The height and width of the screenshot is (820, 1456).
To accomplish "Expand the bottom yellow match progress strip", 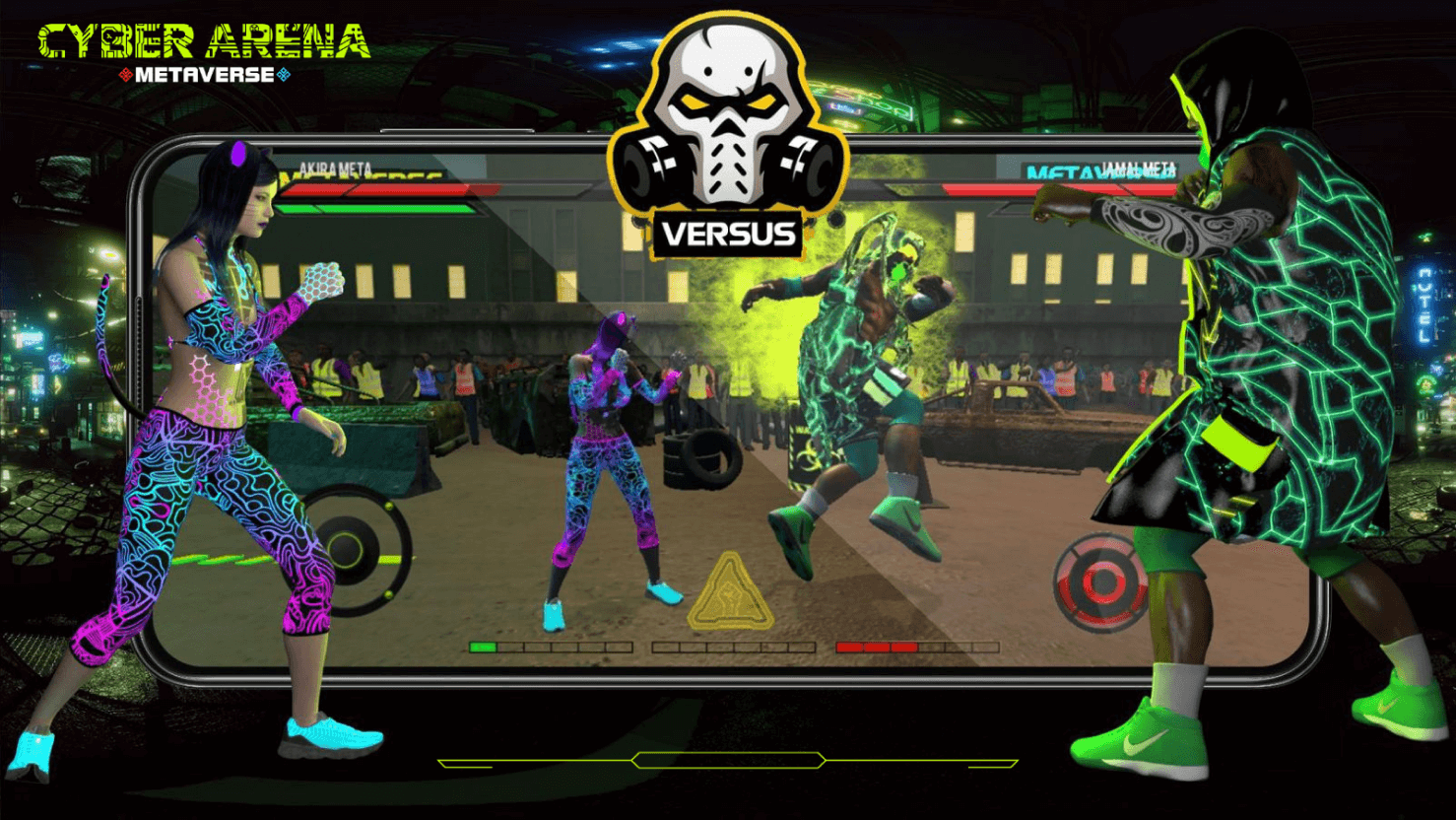I will [727, 760].
